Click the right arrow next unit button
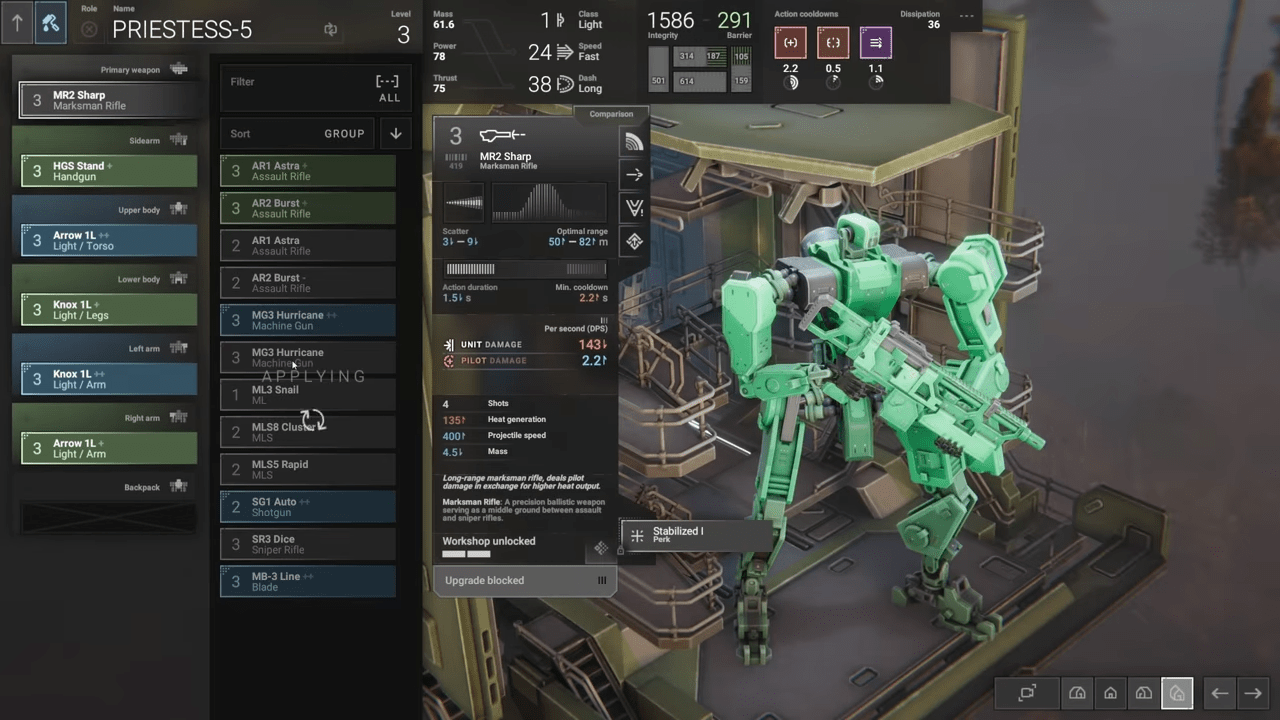The height and width of the screenshot is (720, 1280). point(1252,693)
